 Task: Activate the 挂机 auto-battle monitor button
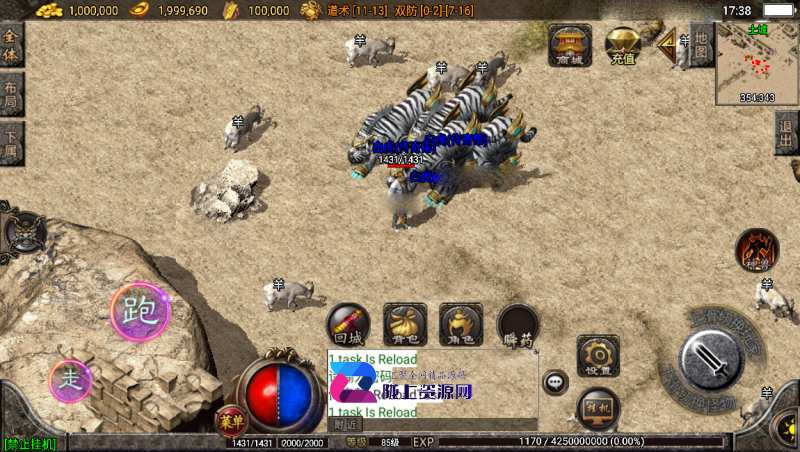598,407
